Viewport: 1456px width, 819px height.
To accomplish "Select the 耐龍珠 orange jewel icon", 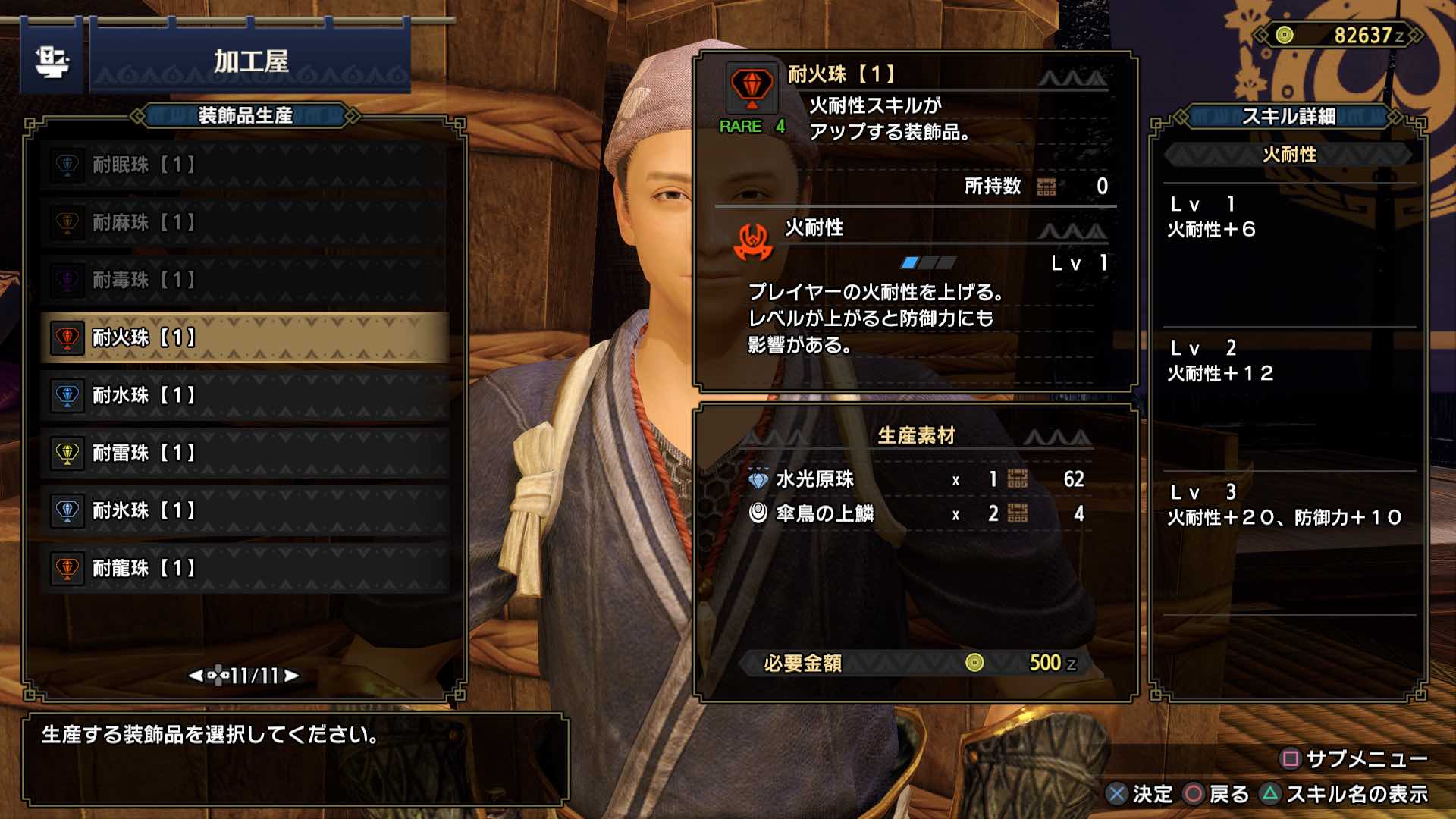I will [x=68, y=569].
